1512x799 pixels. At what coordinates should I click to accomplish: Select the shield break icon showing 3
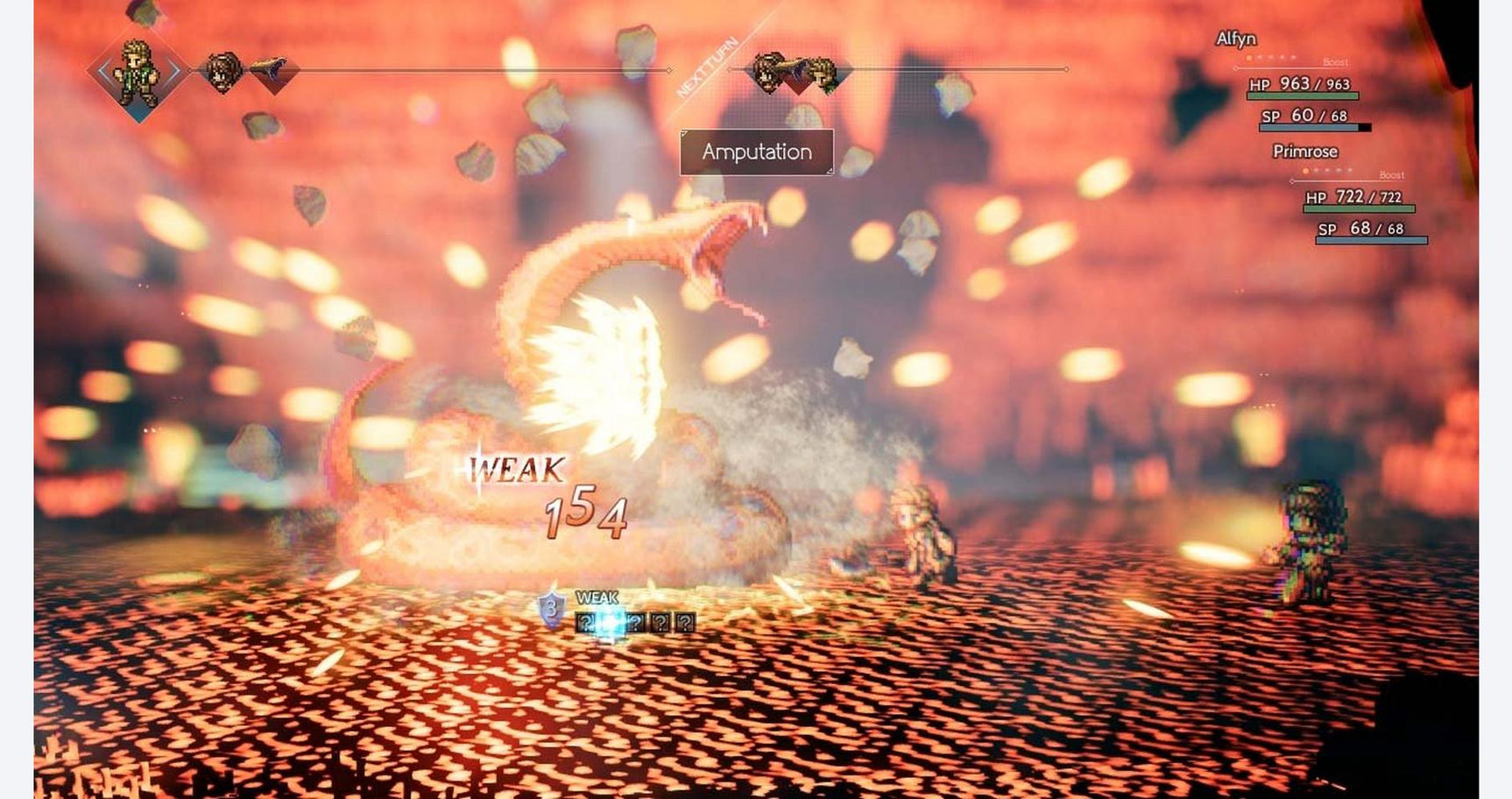coord(551,608)
